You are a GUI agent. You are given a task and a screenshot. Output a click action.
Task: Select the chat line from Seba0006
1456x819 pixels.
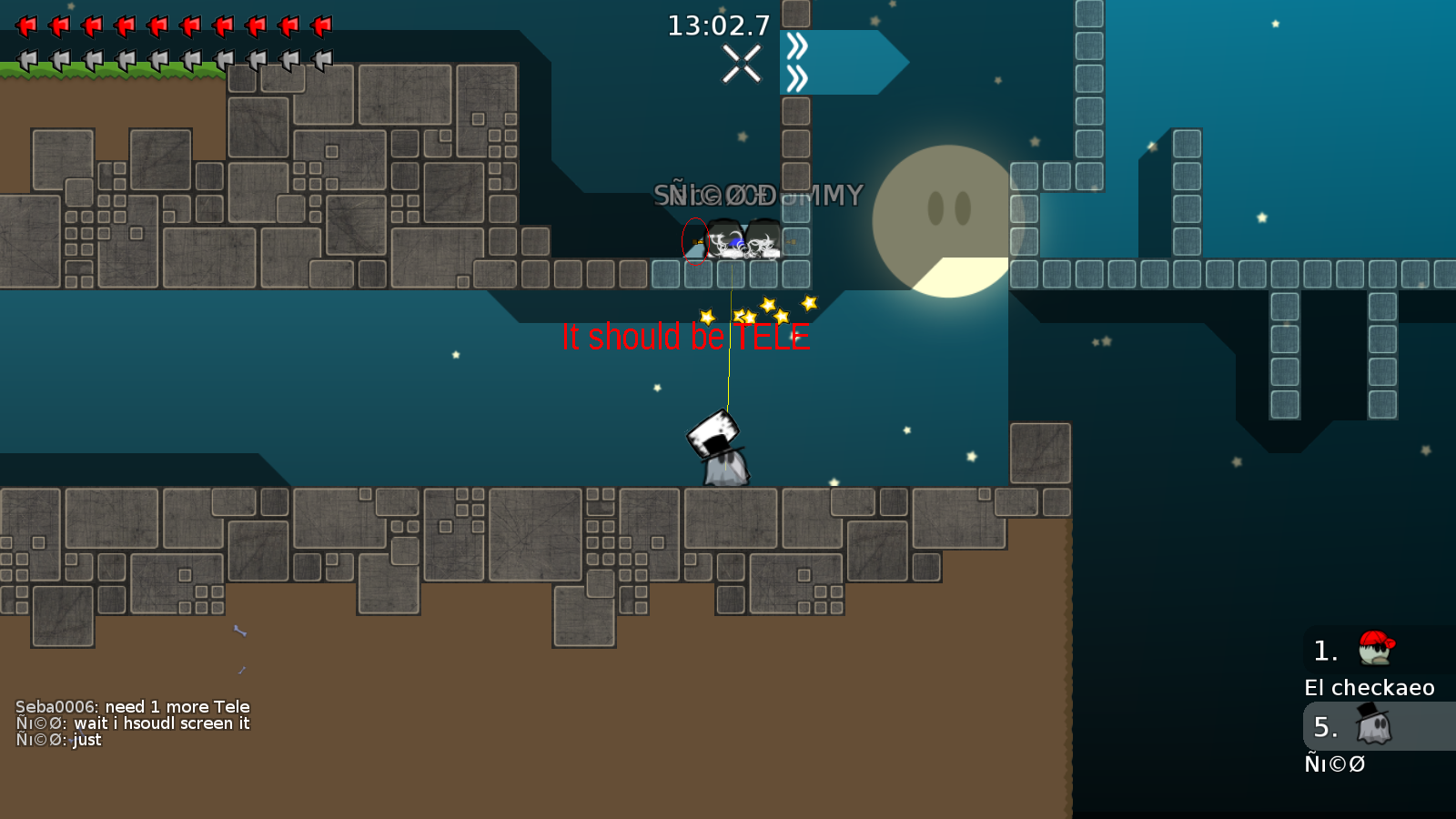pos(133,706)
